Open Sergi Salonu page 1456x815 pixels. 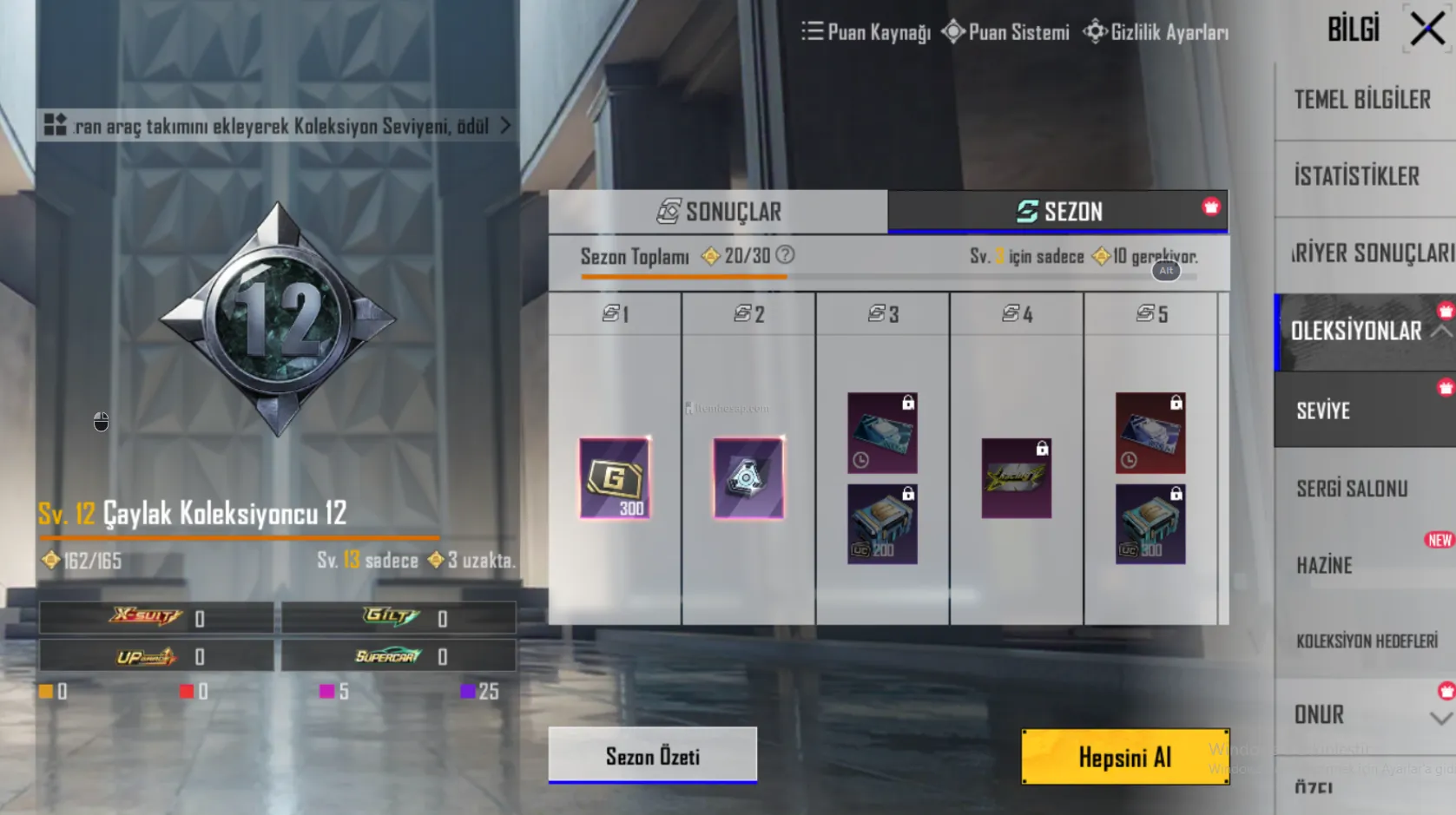point(1351,489)
